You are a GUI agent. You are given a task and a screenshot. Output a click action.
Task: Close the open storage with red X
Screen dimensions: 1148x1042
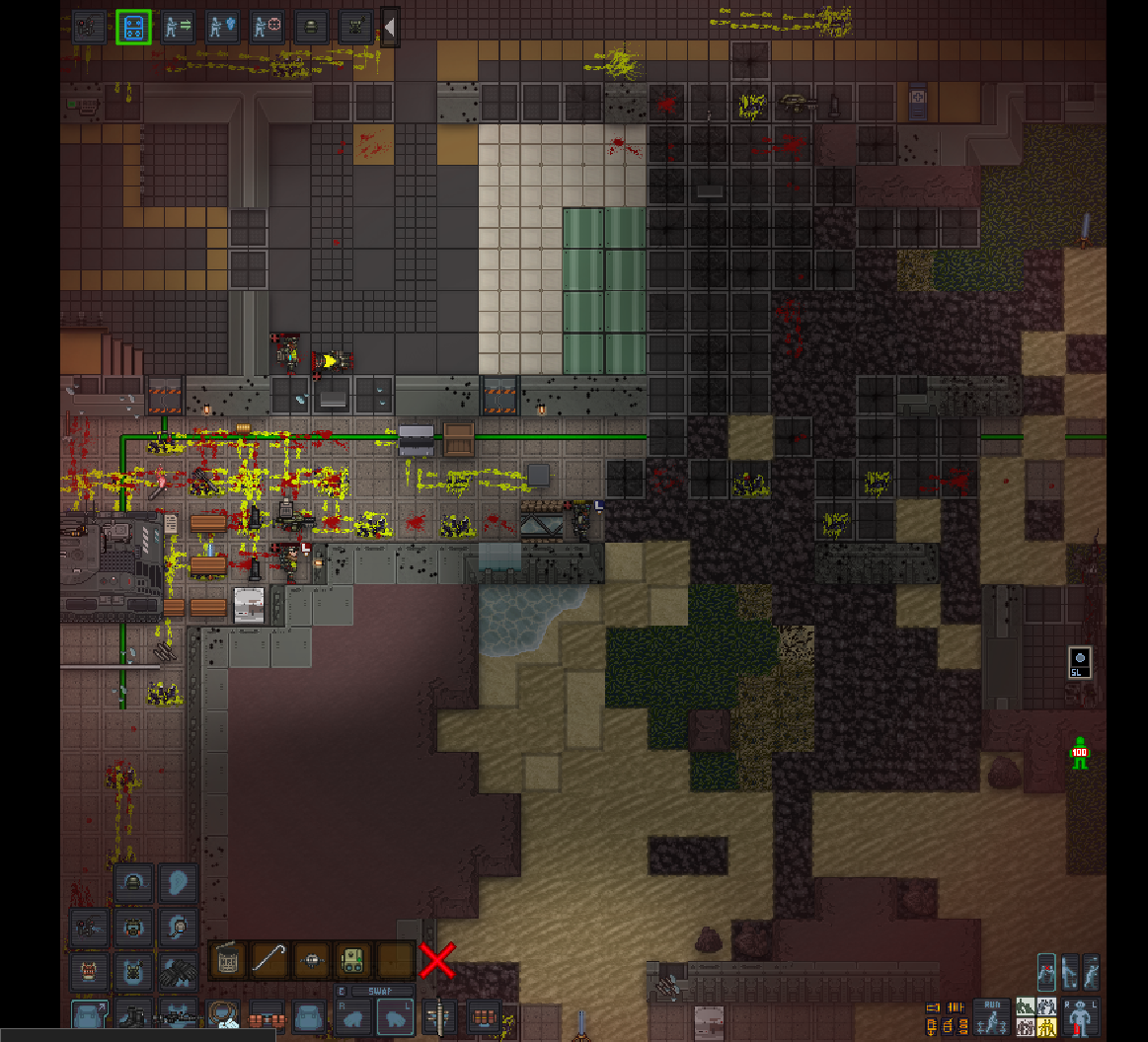pos(437,959)
